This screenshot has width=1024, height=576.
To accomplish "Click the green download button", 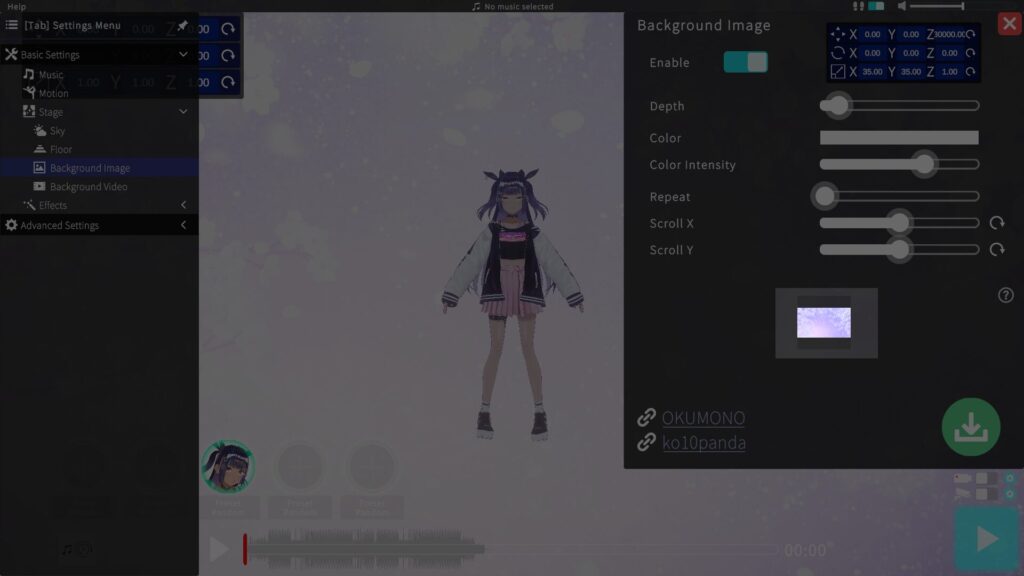I will tap(970, 427).
